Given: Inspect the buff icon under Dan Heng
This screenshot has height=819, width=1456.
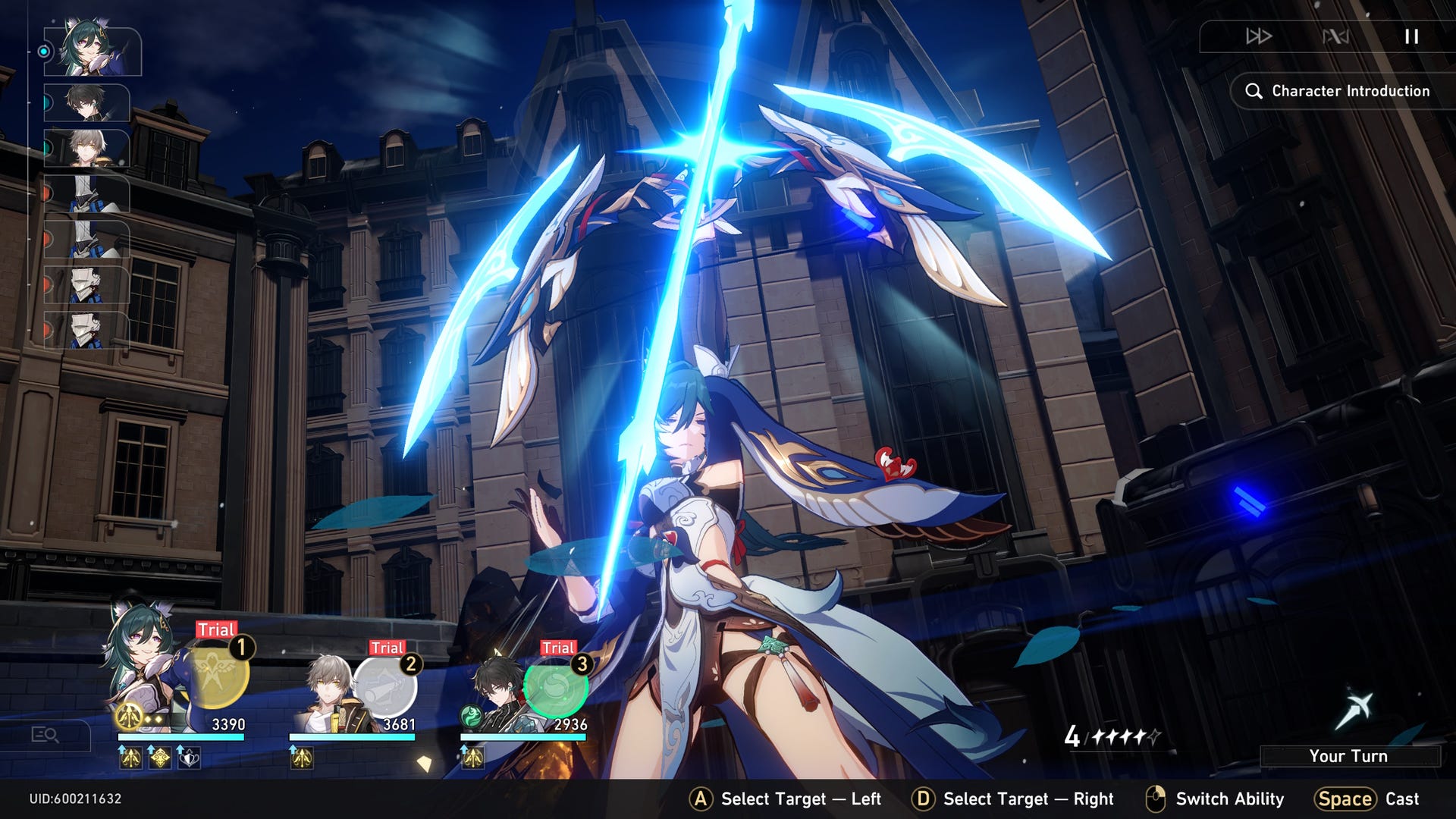Looking at the screenshot, I should click(x=472, y=757).
